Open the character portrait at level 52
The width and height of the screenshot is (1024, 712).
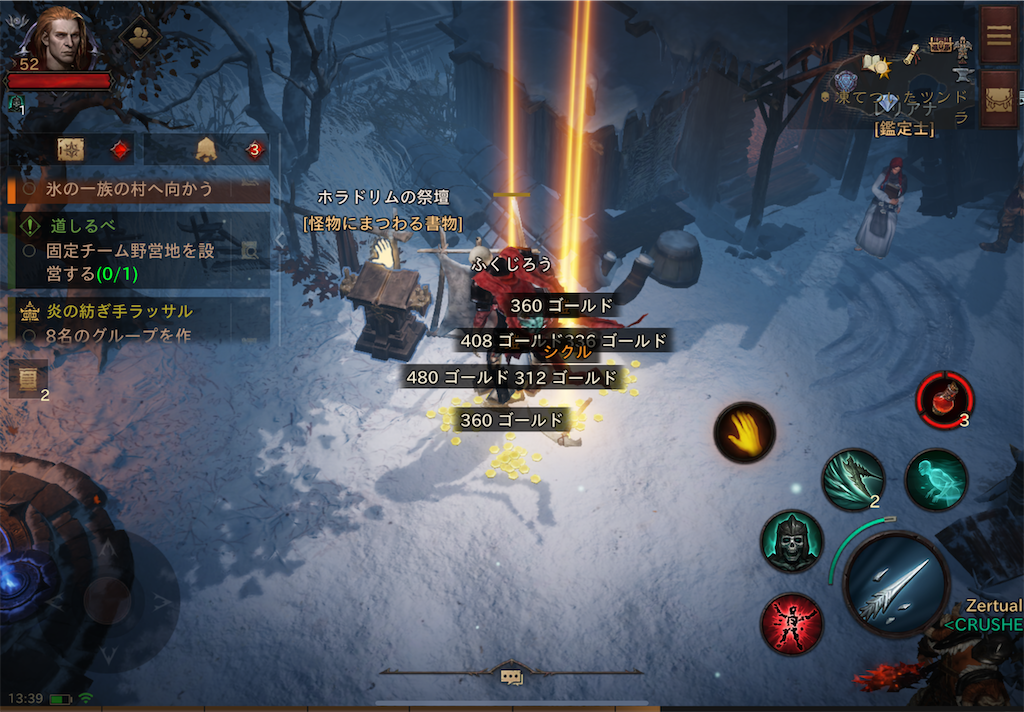pos(60,40)
